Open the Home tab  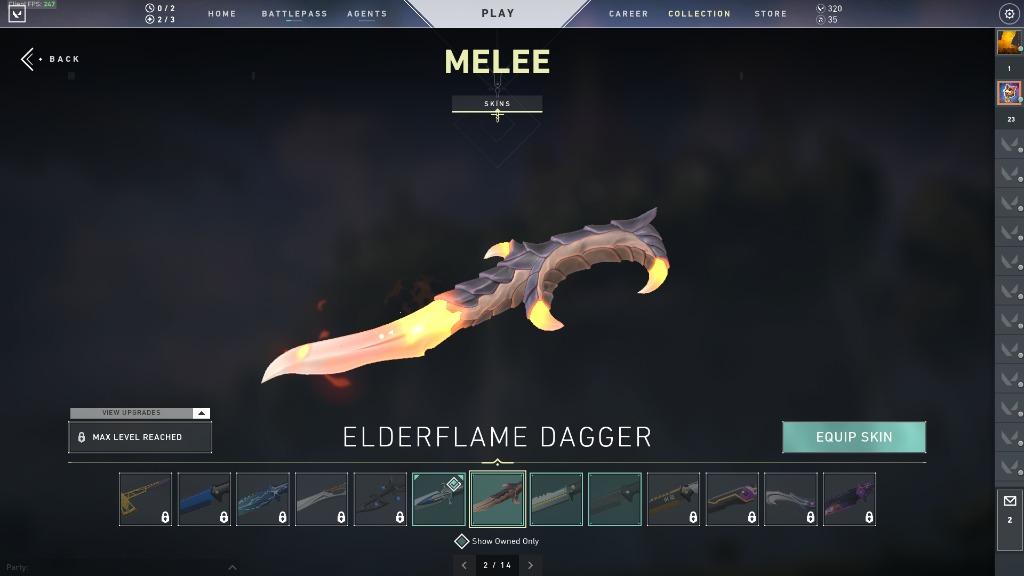pos(222,14)
